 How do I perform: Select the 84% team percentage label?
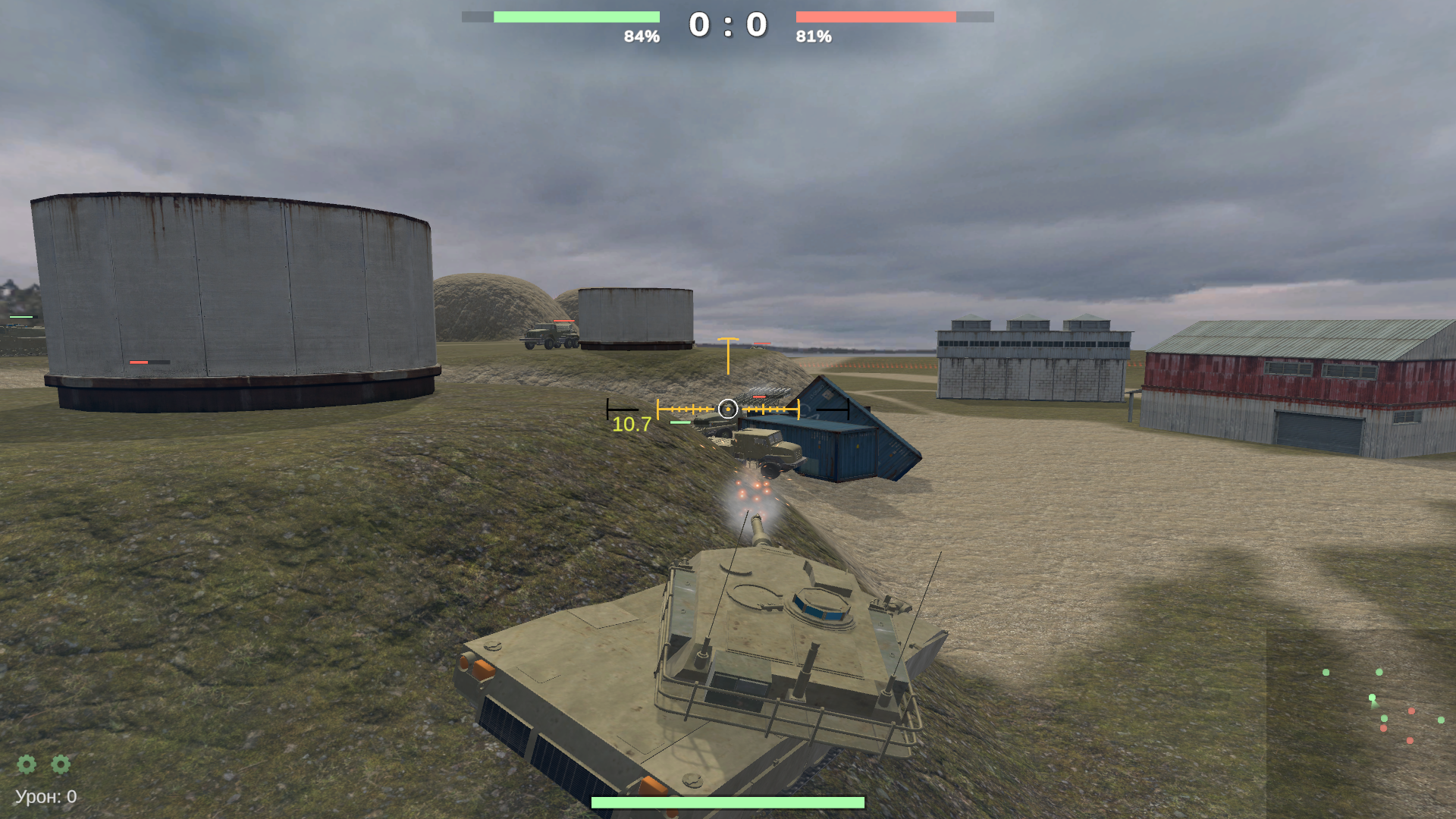click(x=641, y=34)
